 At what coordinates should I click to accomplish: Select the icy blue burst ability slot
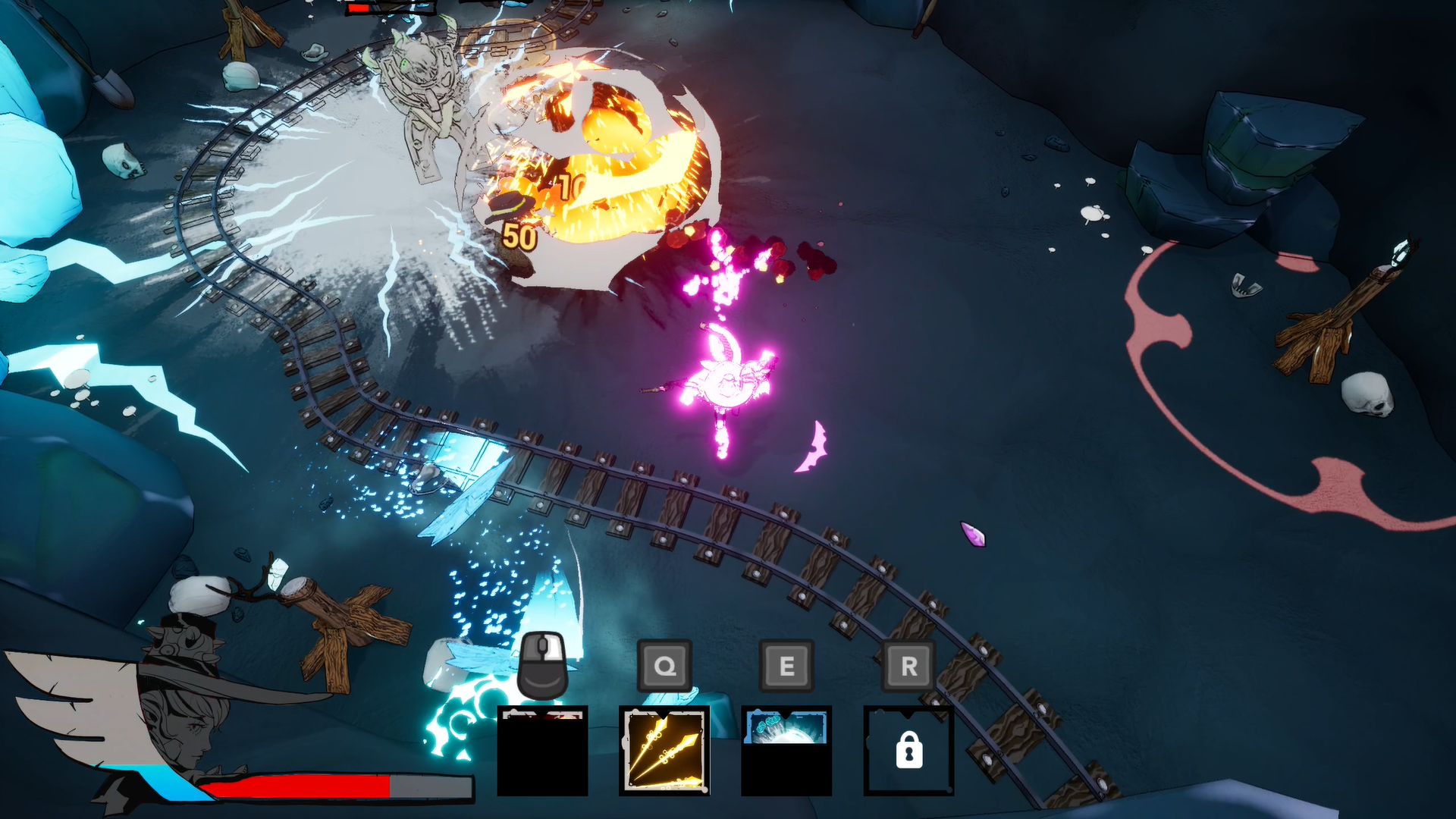[x=786, y=750]
